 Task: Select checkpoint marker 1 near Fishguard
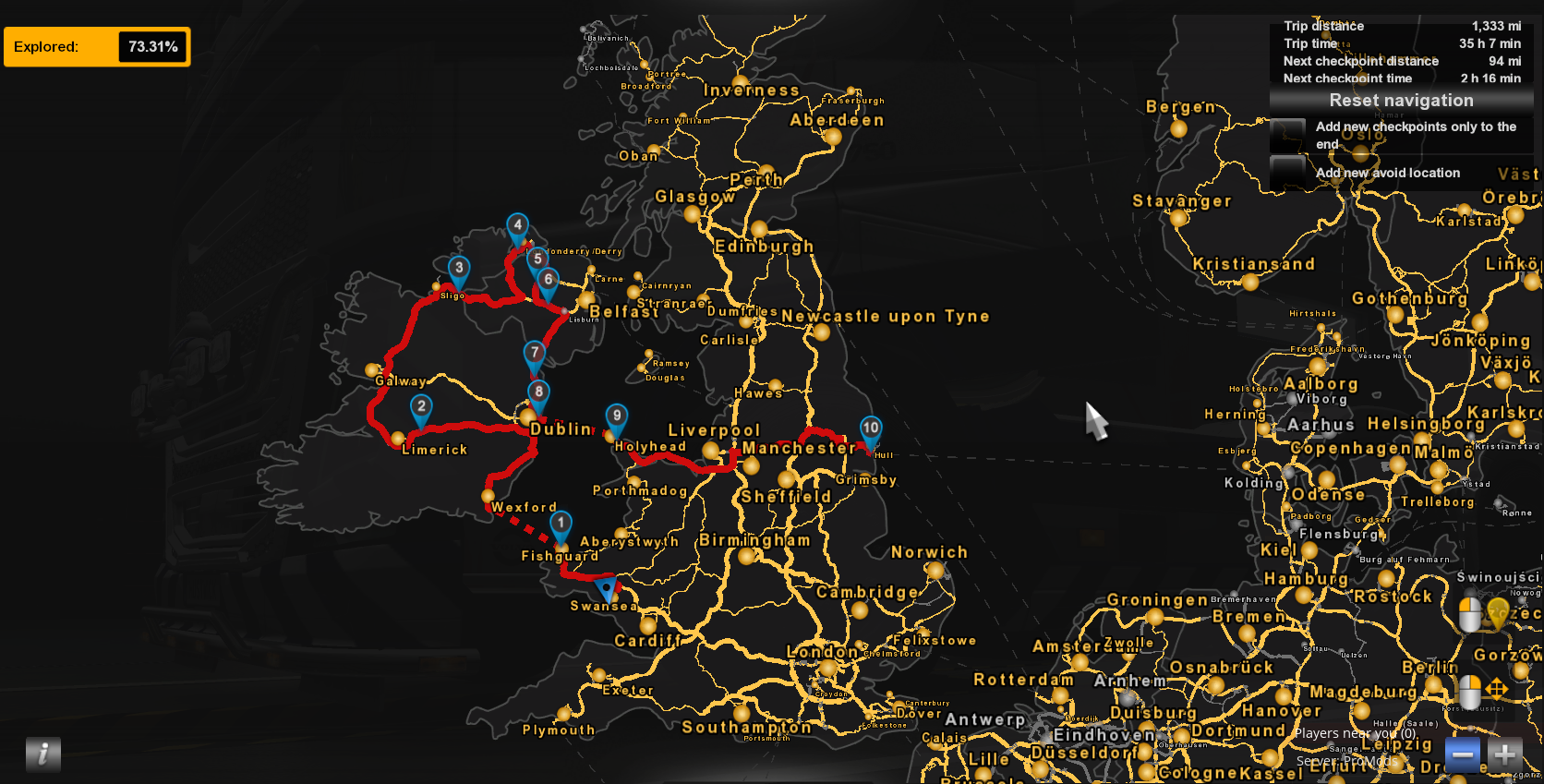(561, 525)
